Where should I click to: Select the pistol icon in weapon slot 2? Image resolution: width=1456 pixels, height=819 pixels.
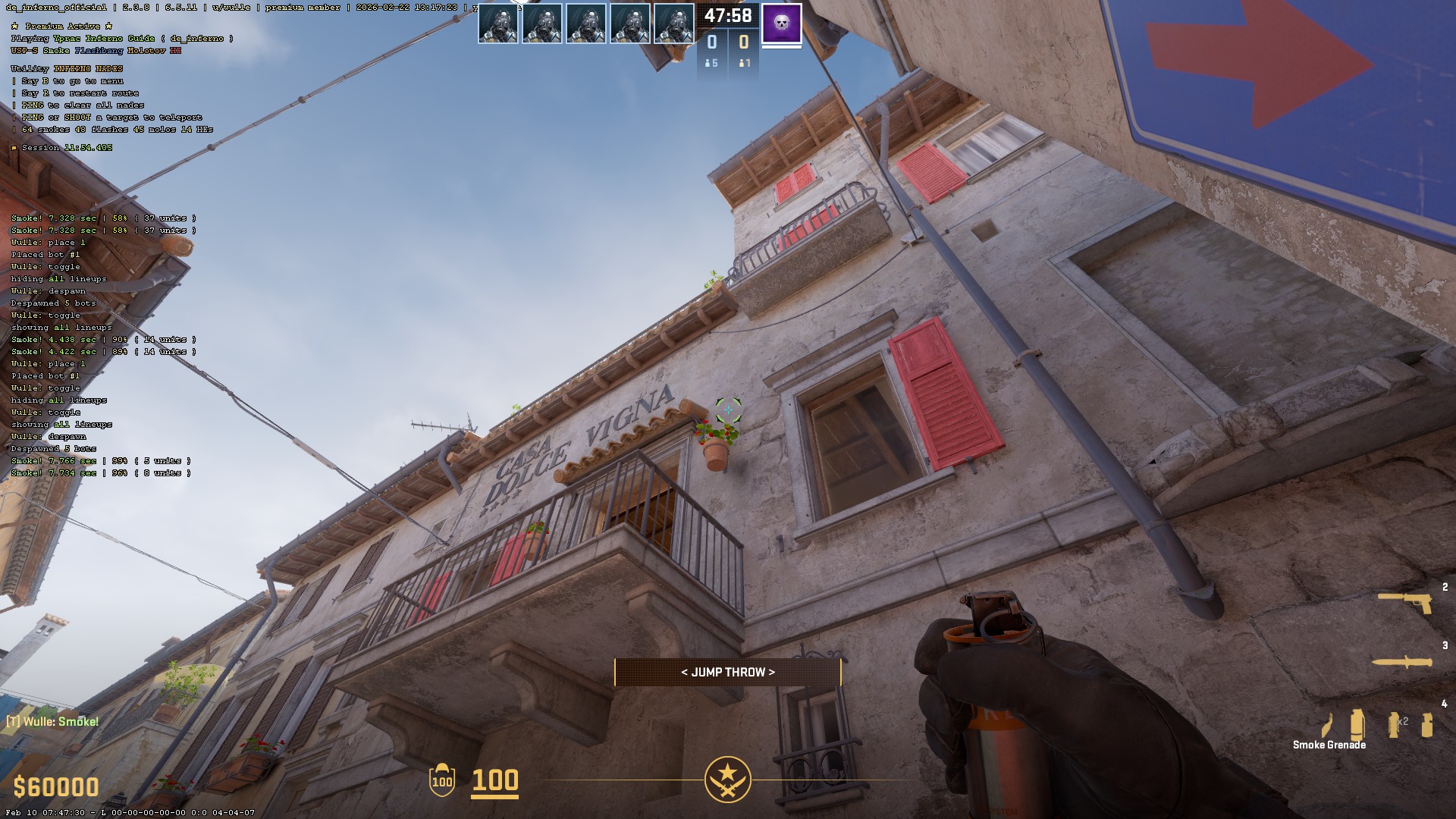(x=1404, y=604)
